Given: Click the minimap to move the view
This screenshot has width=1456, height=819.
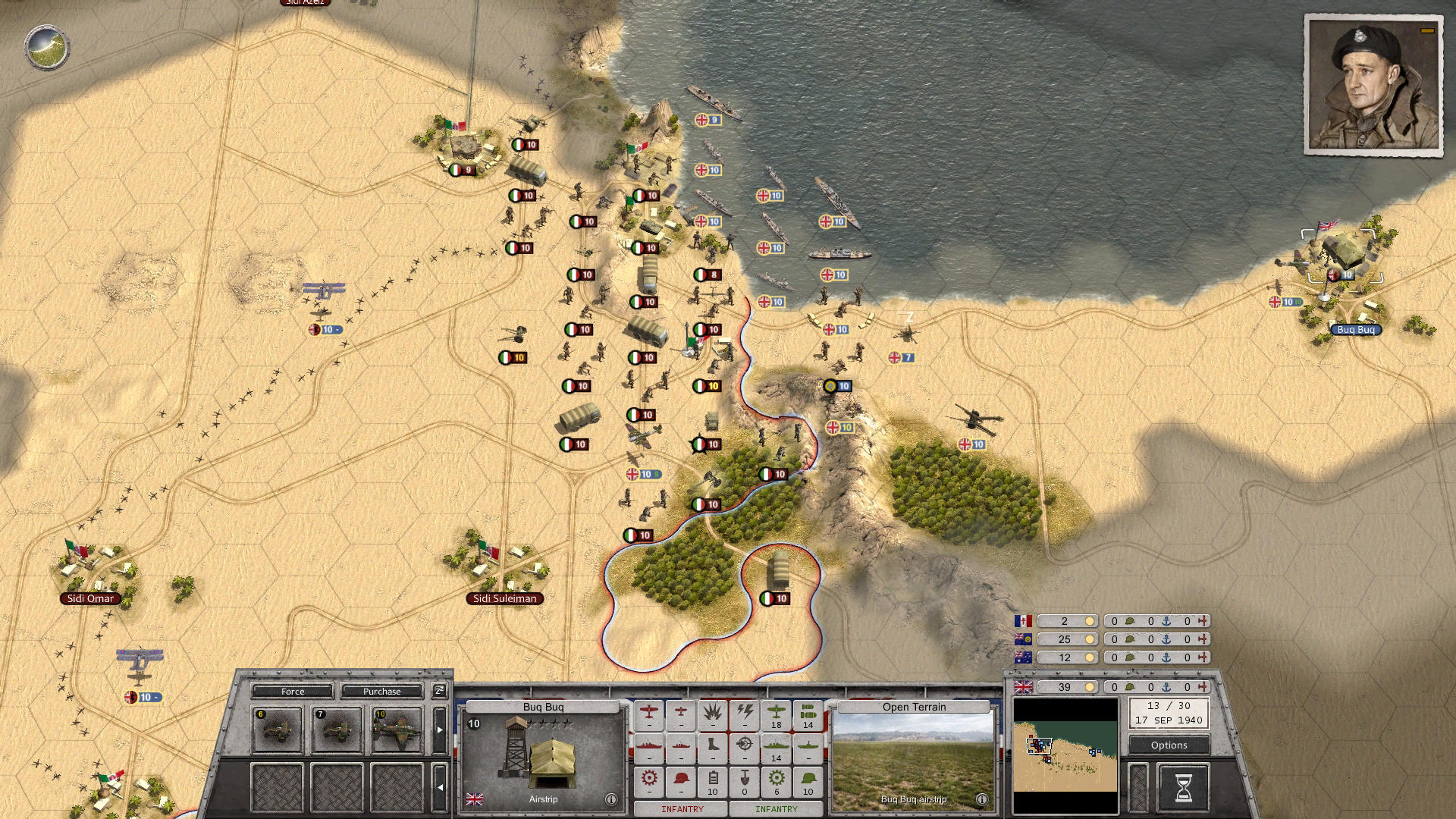Looking at the screenshot, I should point(1065,755).
